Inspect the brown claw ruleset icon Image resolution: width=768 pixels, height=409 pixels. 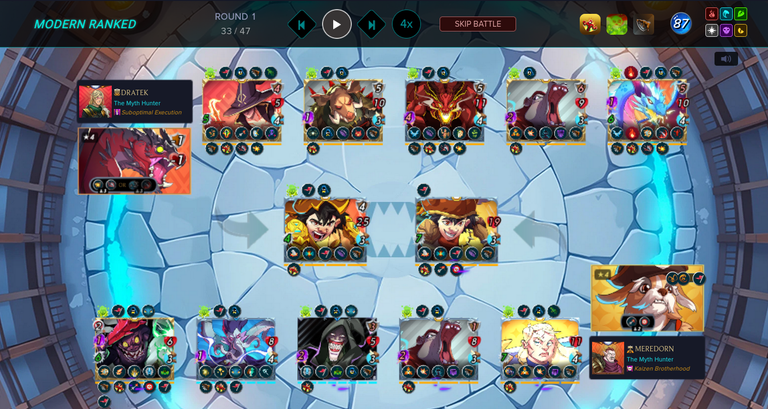coord(643,24)
